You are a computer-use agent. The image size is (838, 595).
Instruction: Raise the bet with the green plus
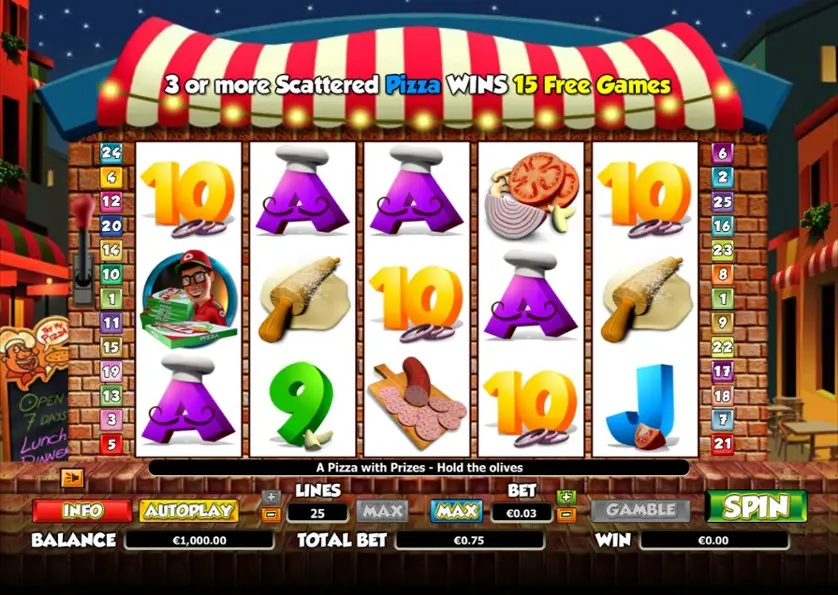pos(566,497)
